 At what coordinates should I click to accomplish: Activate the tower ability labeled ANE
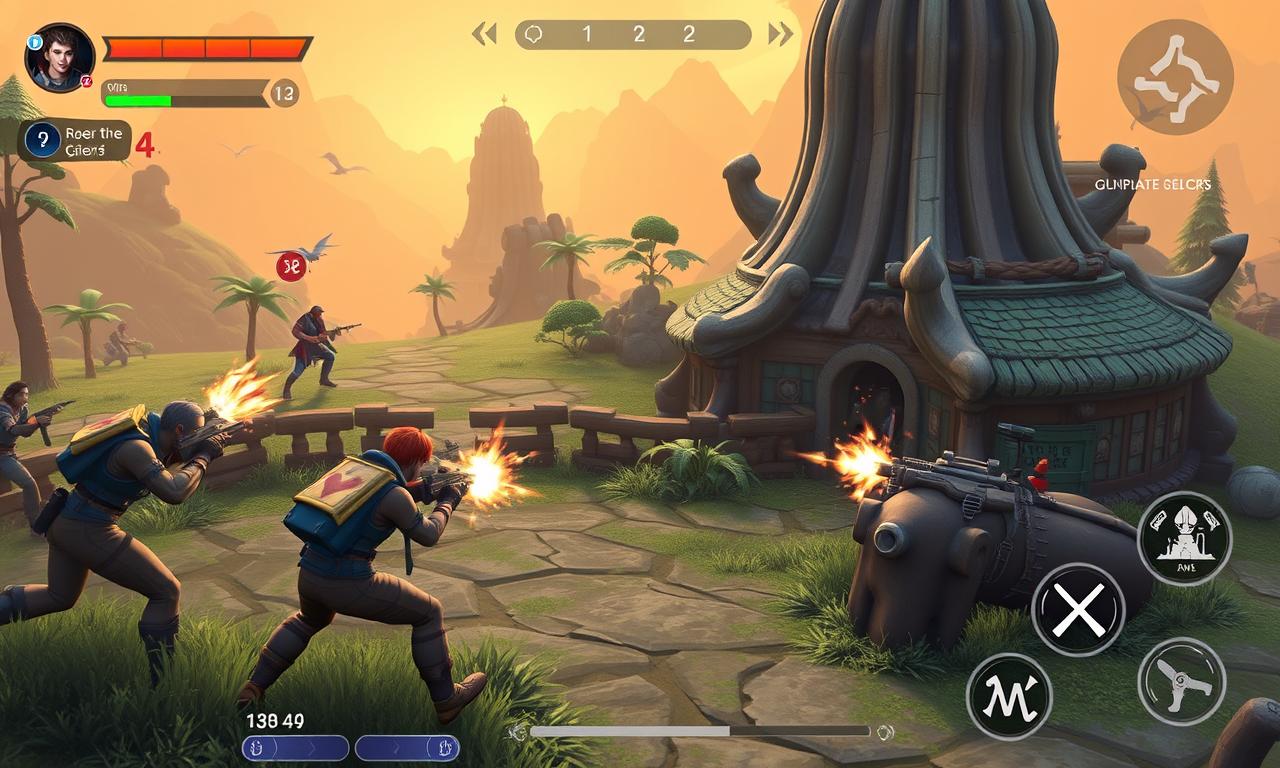coord(1185,538)
